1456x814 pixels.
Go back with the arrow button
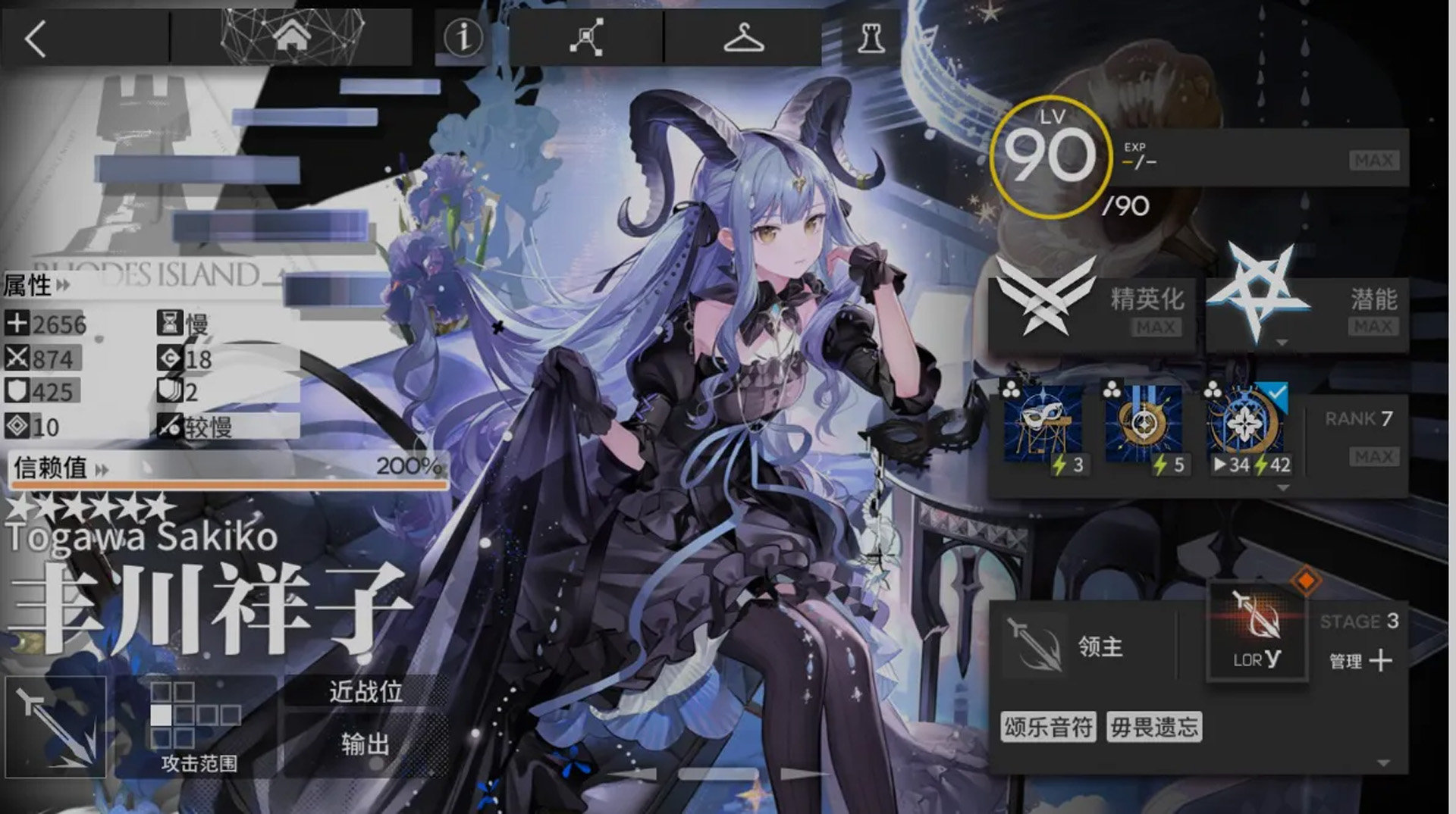click(36, 38)
